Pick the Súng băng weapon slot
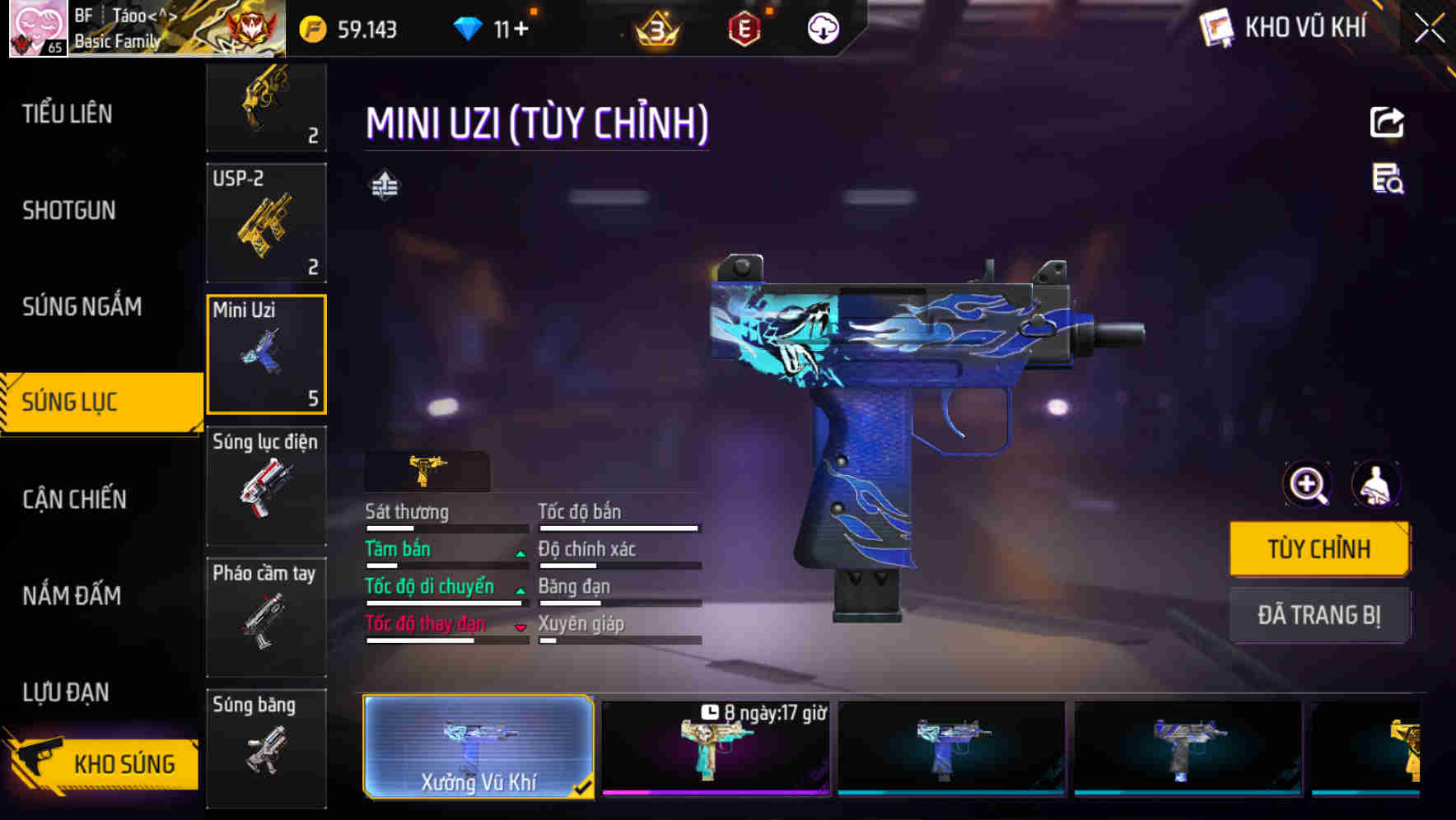The height and width of the screenshot is (820, 1456). point(266,748)
